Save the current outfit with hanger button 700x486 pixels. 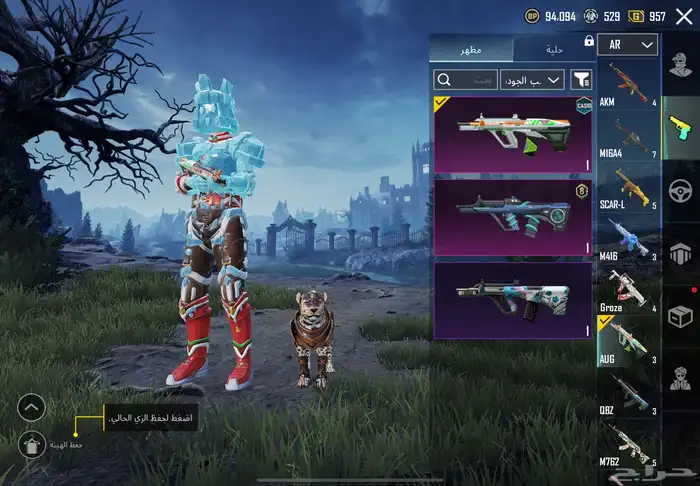pyautogui.click(x=32, y=444)
